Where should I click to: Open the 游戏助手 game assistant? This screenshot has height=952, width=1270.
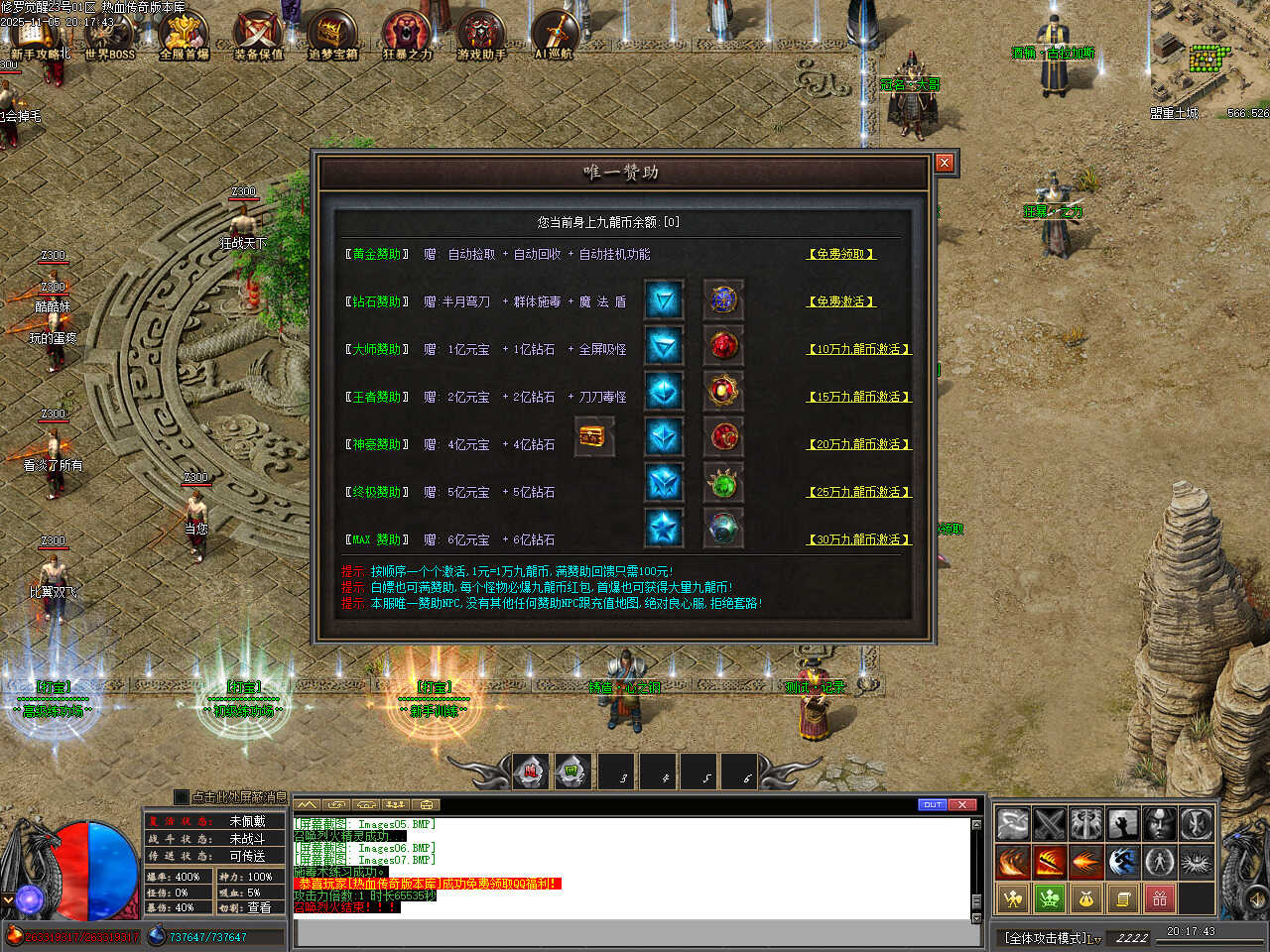[481, 35]
